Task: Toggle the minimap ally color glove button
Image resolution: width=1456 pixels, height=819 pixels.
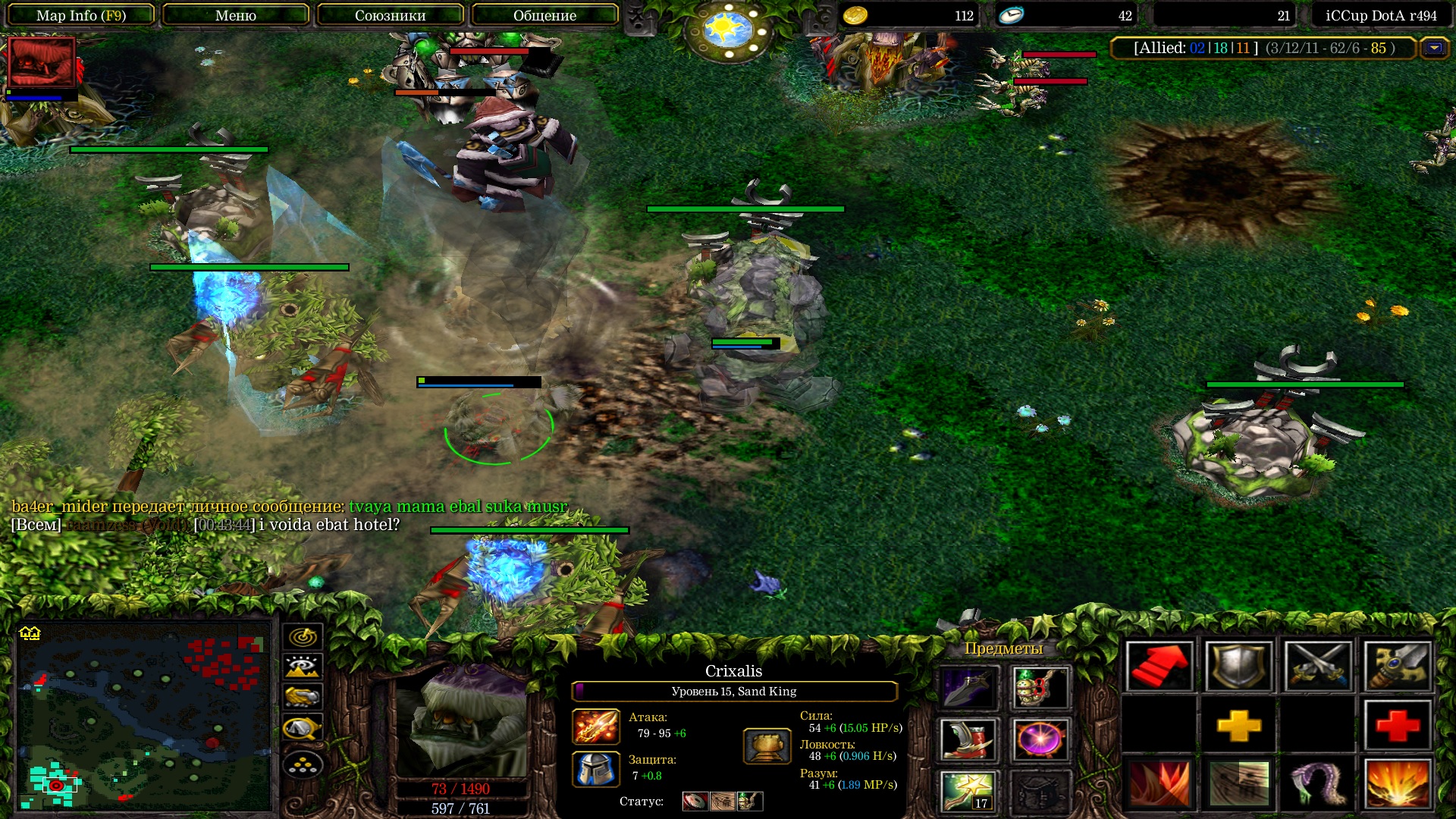Action: pos(303,697)
